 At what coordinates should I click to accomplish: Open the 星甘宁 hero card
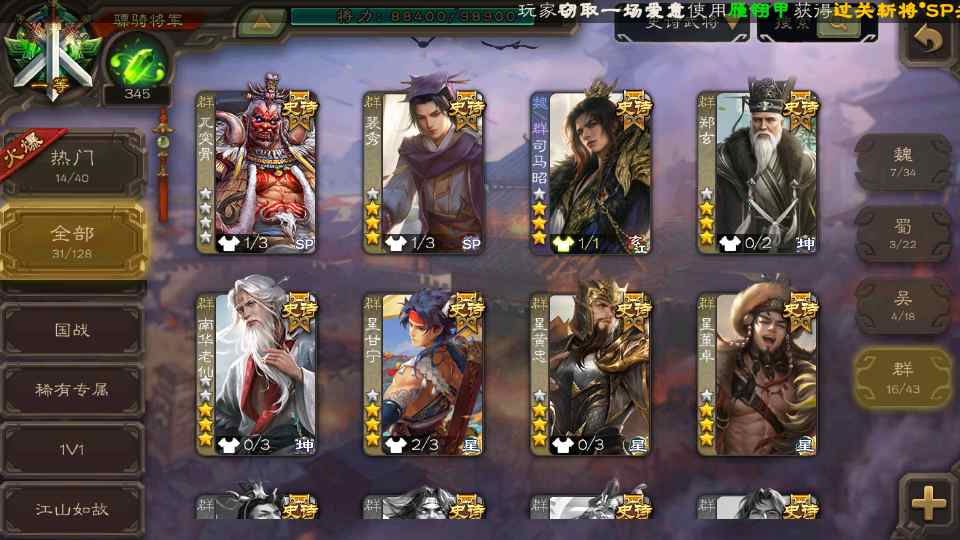[424, 372]
